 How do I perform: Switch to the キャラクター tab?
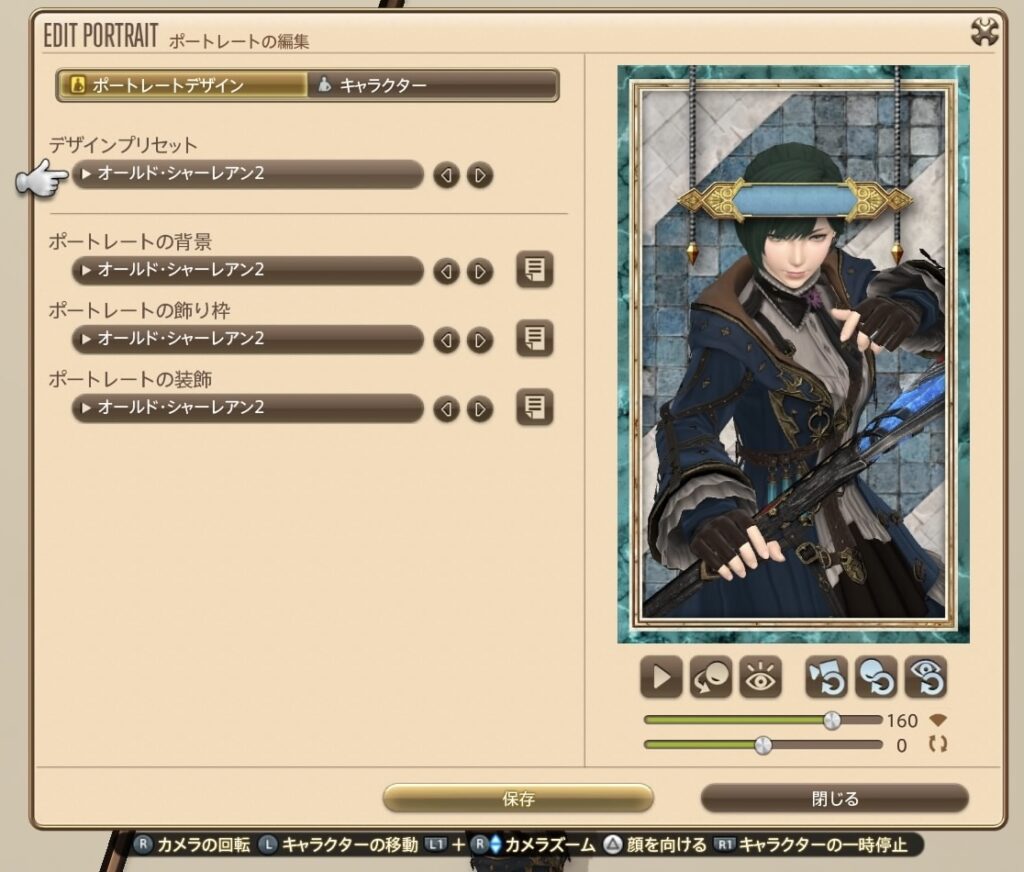click(x=432, y=85)
